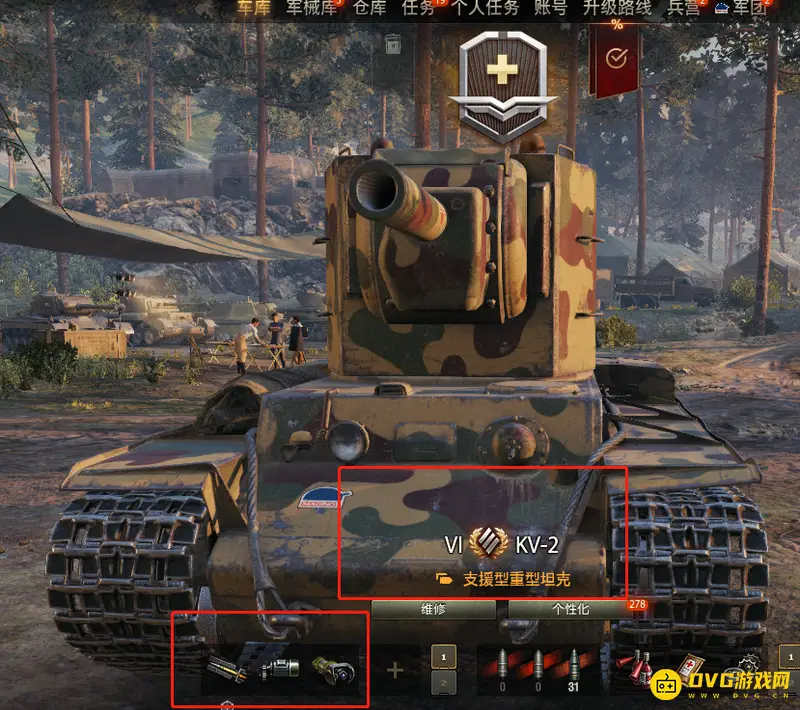This screenshot has width=800, height=710.
Task: Open the red checkmark banner
Action: (x=616, y=60)
